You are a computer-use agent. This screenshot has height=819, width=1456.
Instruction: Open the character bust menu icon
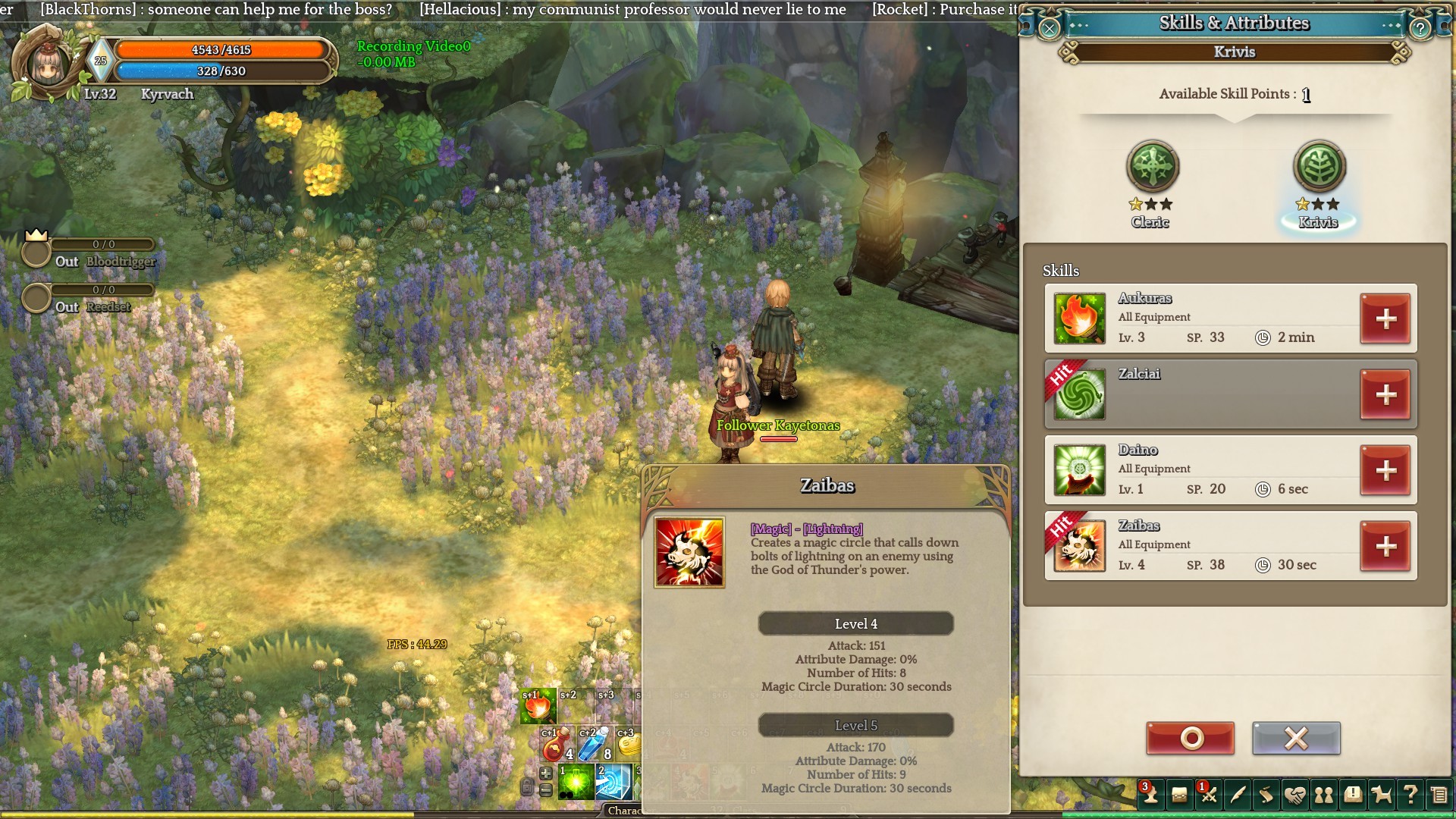pos(1150,795)
